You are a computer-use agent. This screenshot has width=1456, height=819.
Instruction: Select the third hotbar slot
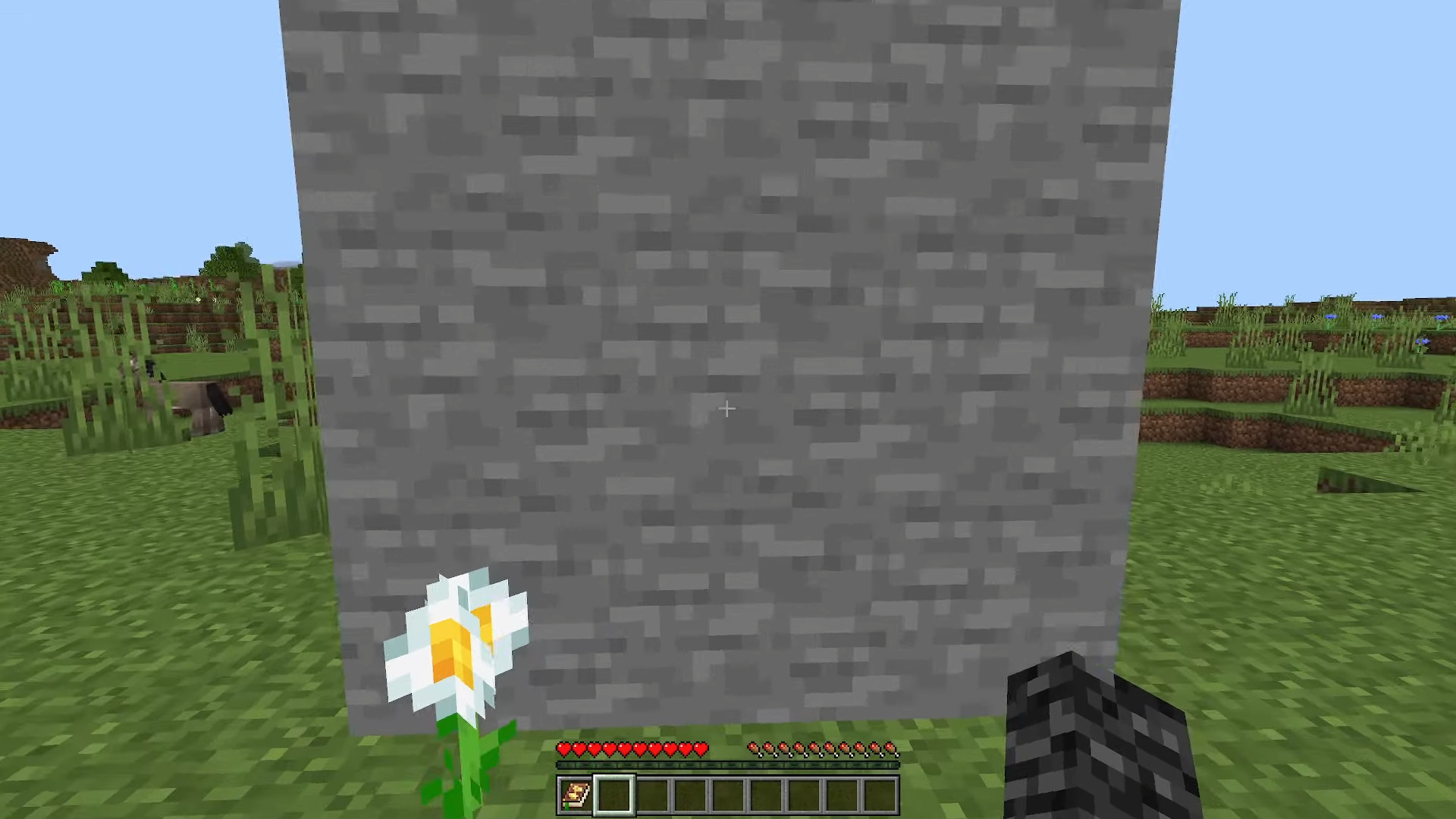(654, 794)
